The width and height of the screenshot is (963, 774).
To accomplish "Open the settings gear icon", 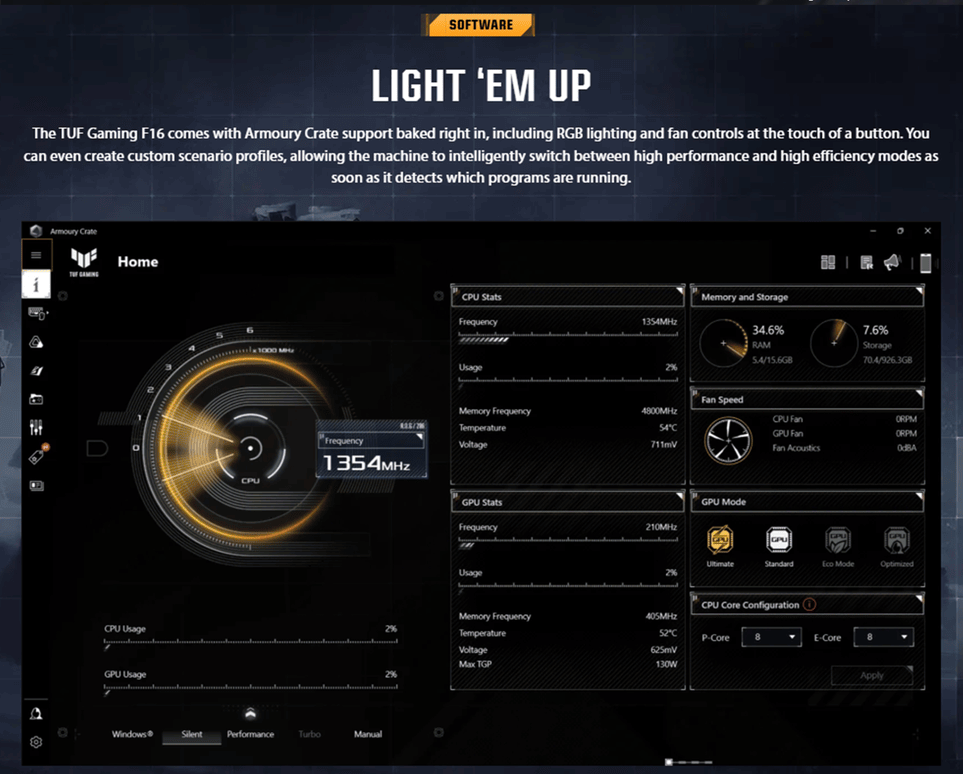I will pos(36,742).
